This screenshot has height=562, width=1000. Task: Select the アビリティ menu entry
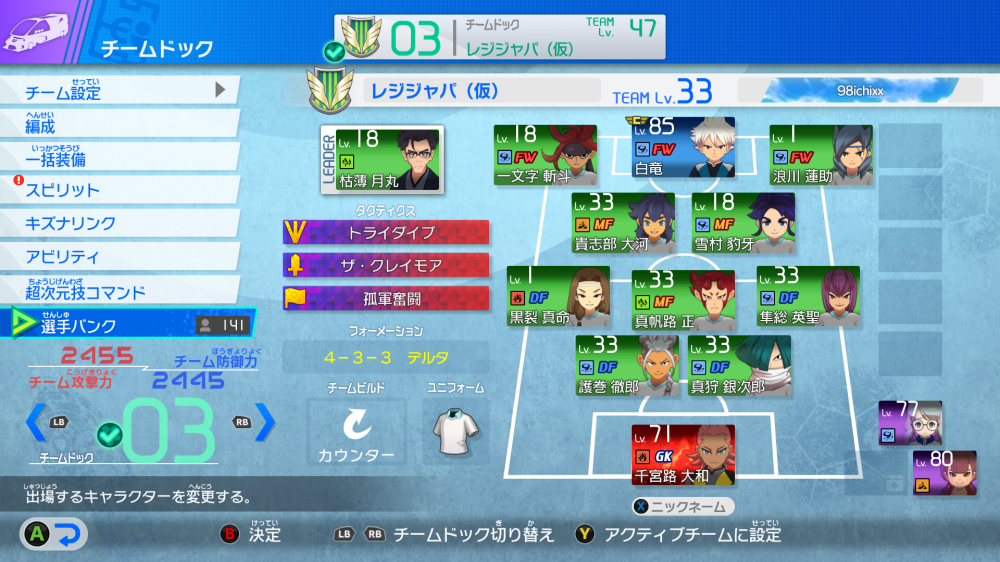[x=120, y=256]
